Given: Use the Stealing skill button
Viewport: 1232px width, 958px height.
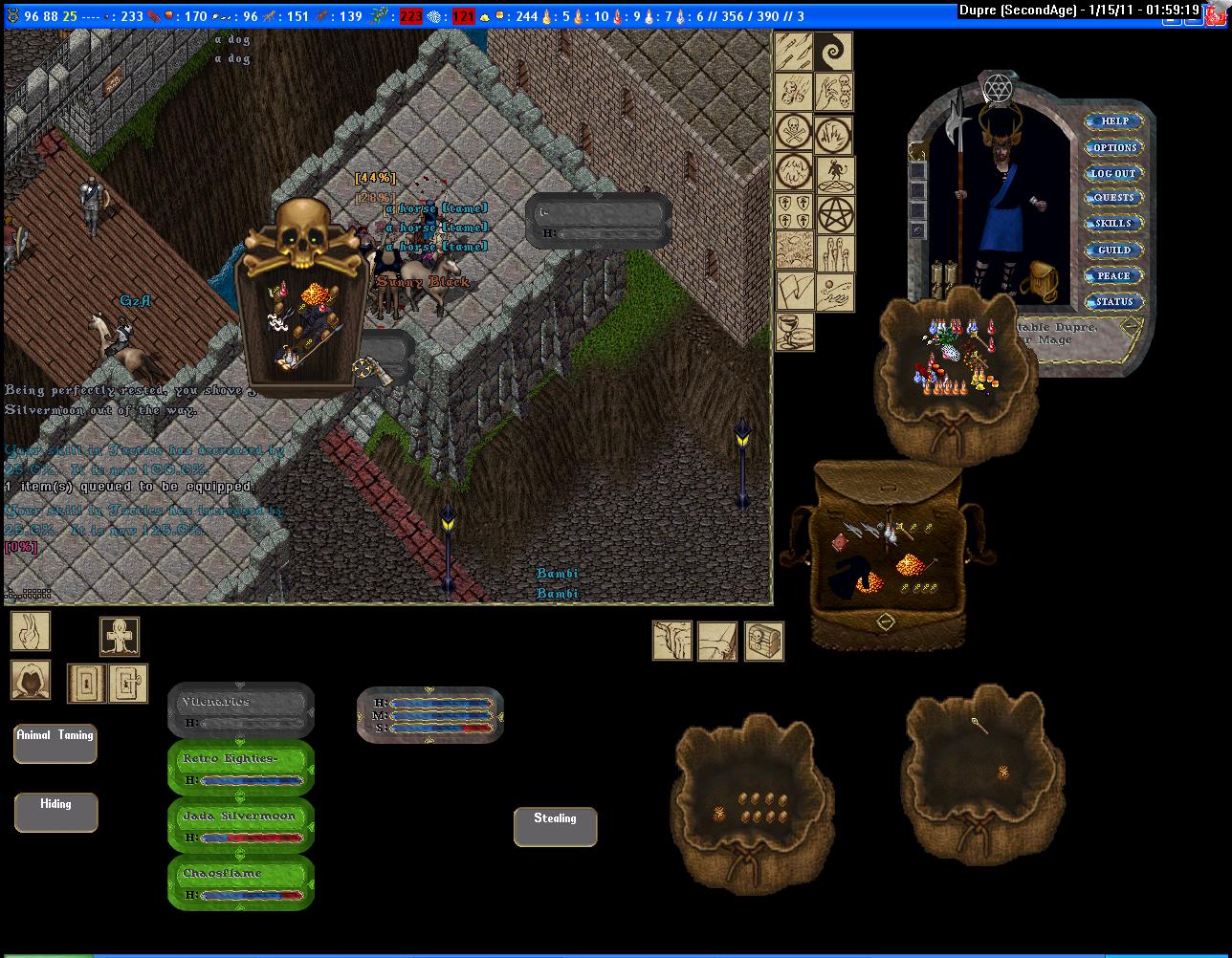Looking at the screenshot, I should click(555, 827).
